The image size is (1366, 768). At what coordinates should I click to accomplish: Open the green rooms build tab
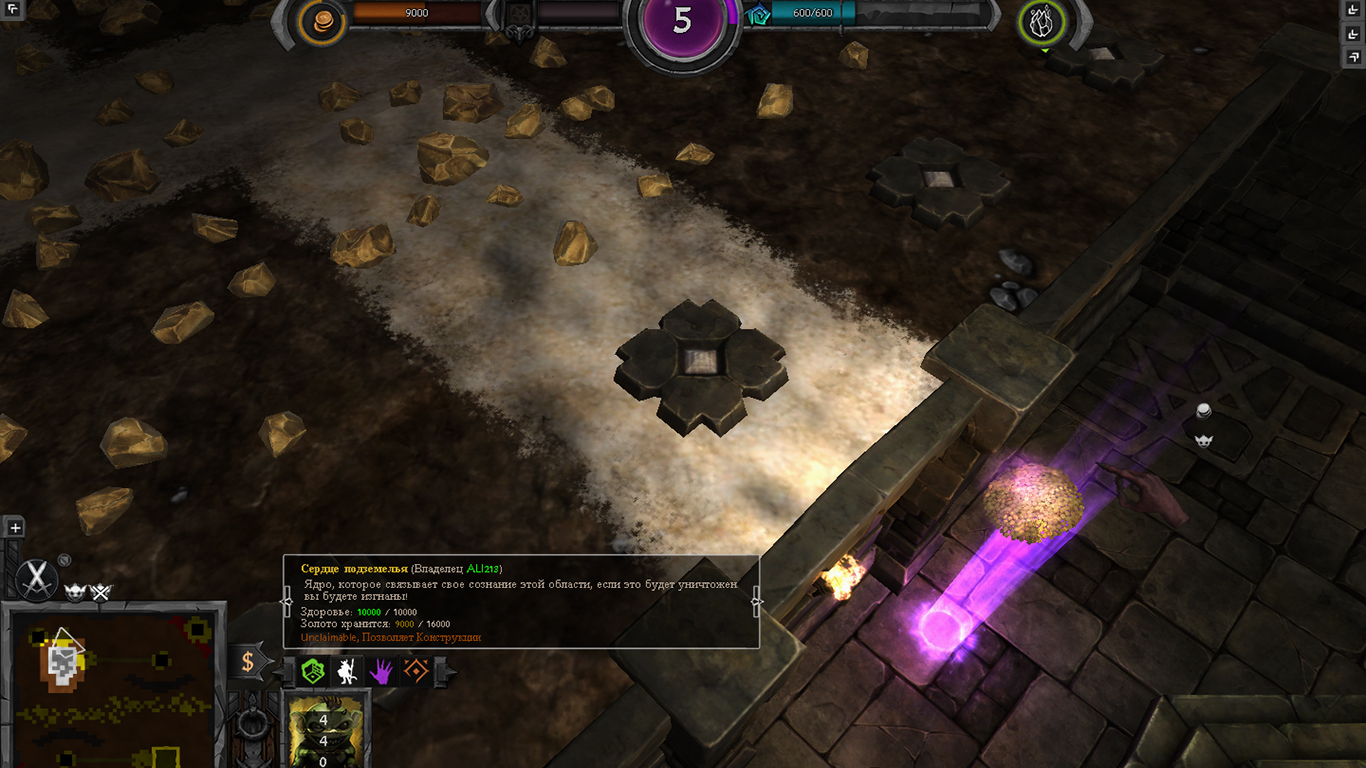(314, 671)
